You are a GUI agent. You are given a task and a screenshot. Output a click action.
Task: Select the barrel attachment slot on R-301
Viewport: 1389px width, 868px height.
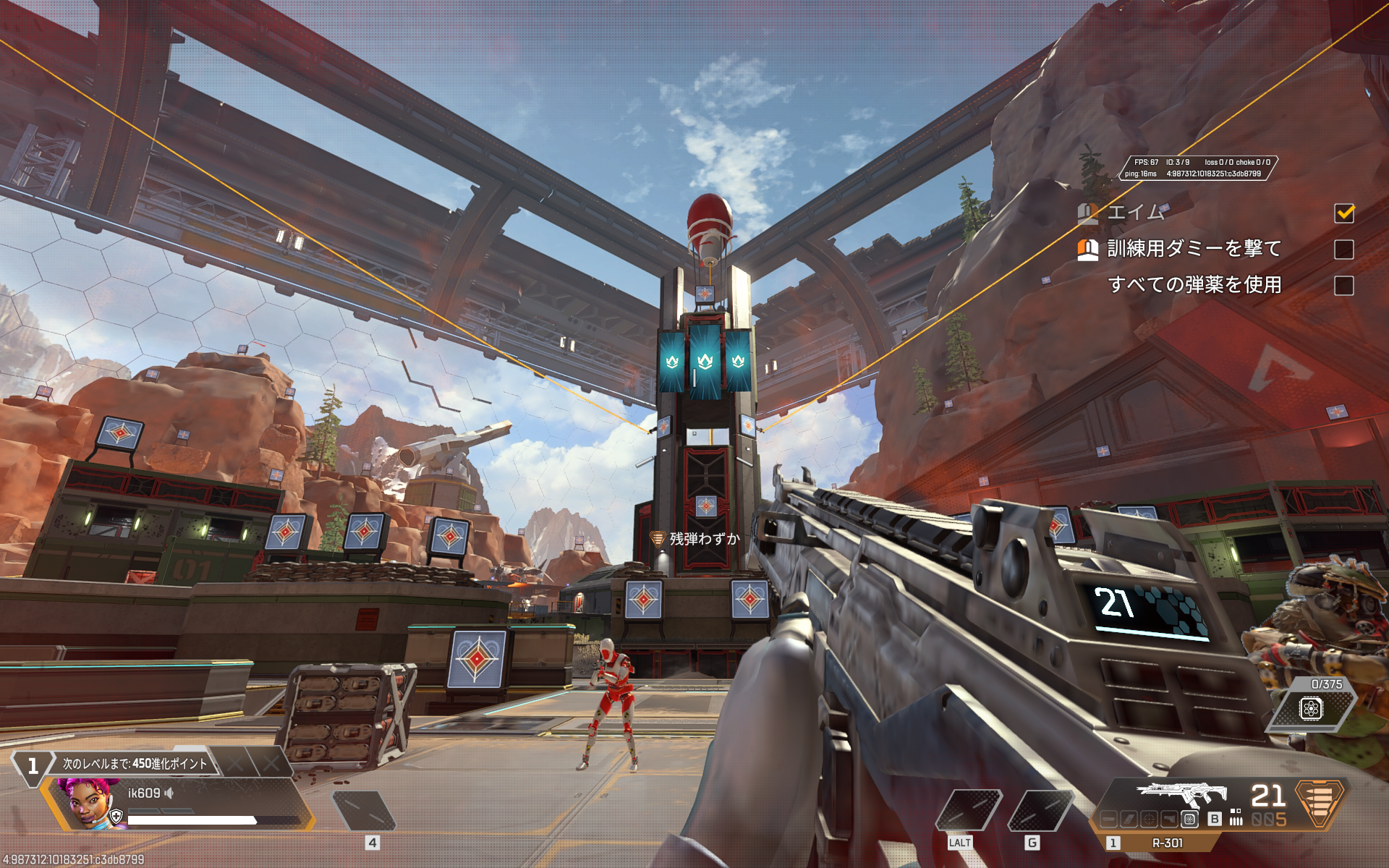tap(1109, 818)
